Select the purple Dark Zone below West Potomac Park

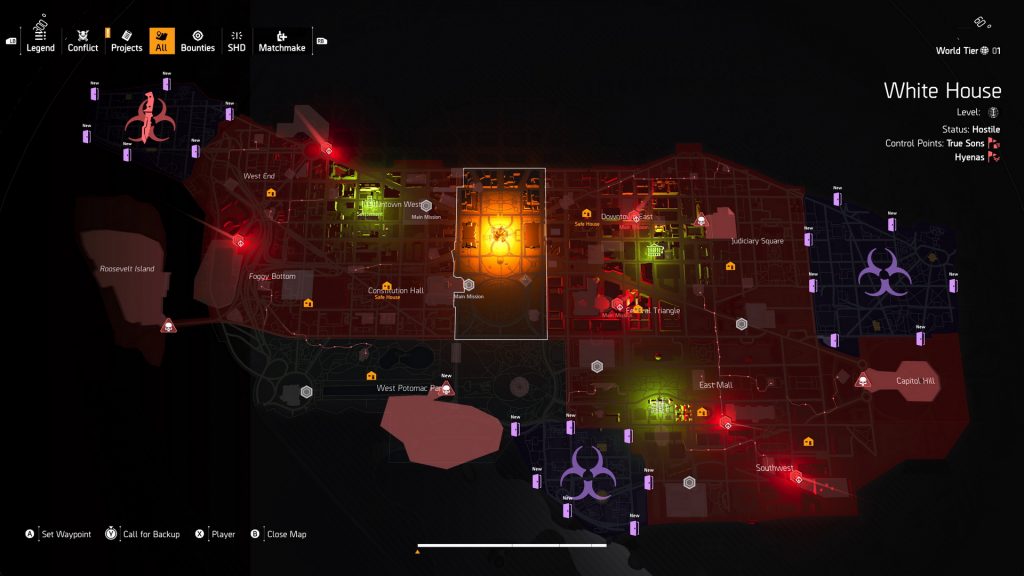tap(587, 473)
